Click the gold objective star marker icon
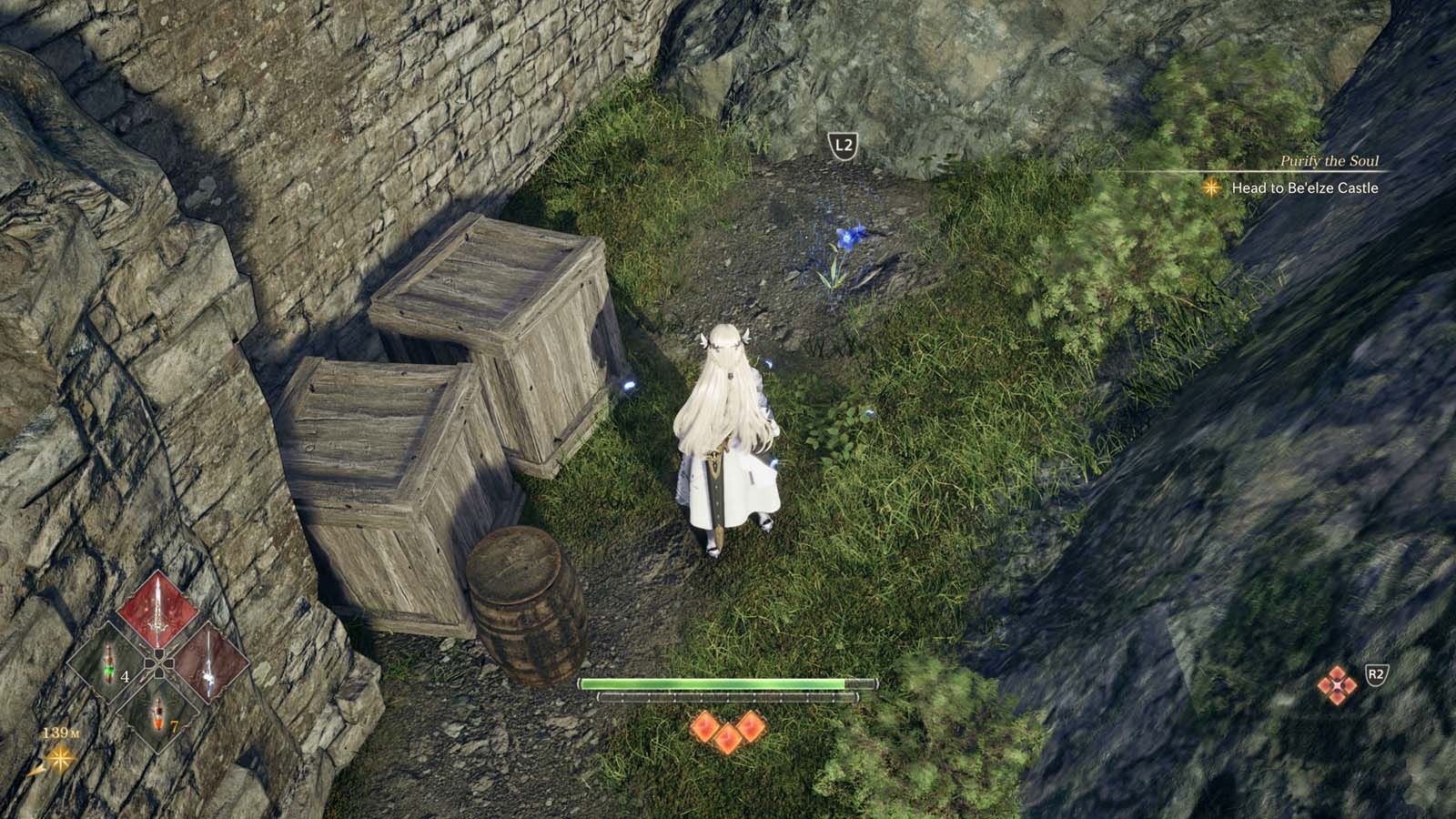The width and height of the screenshot is (1456, 819). (1210, 188)
